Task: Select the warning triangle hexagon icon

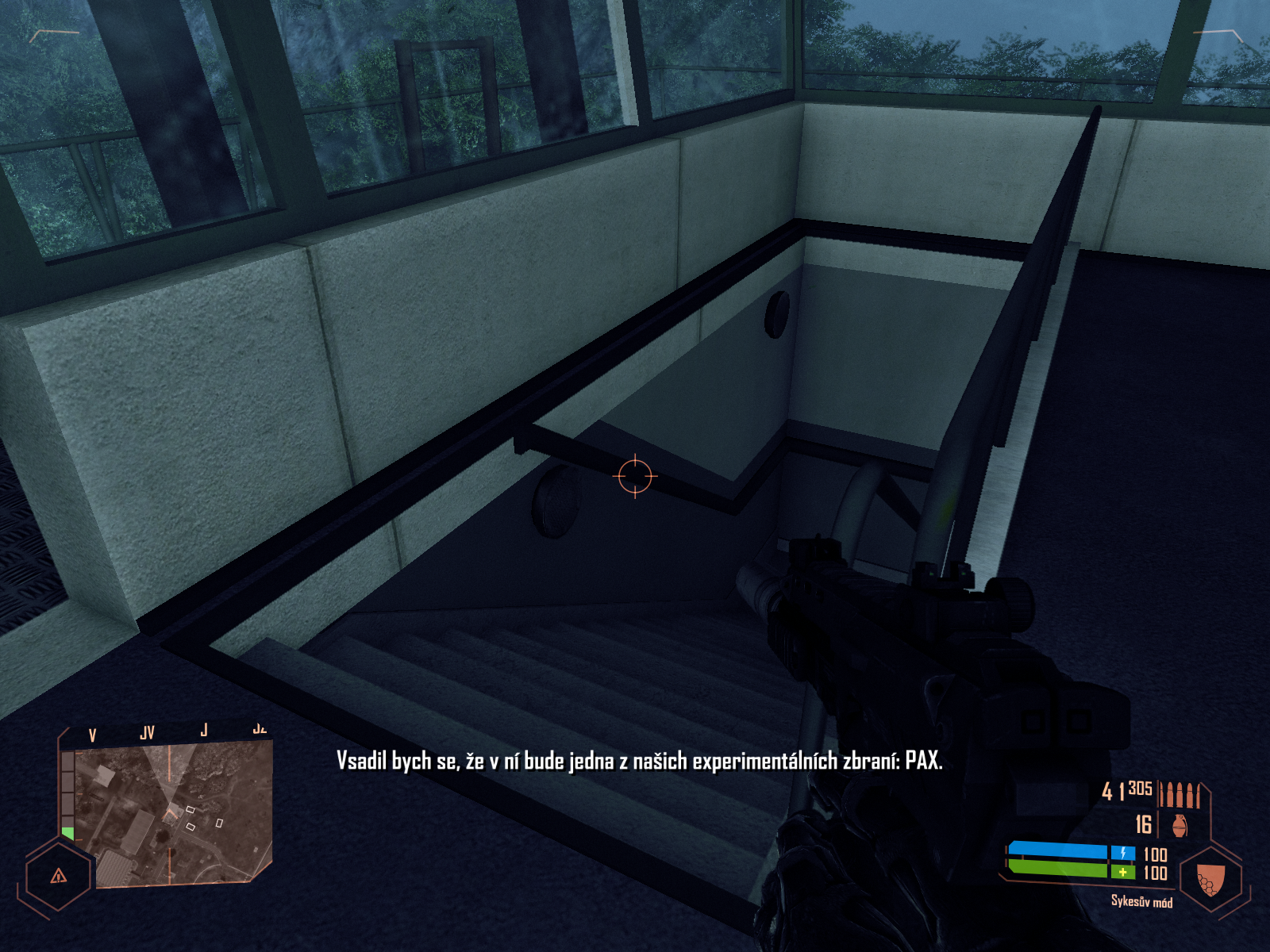Action: (58, 876)
